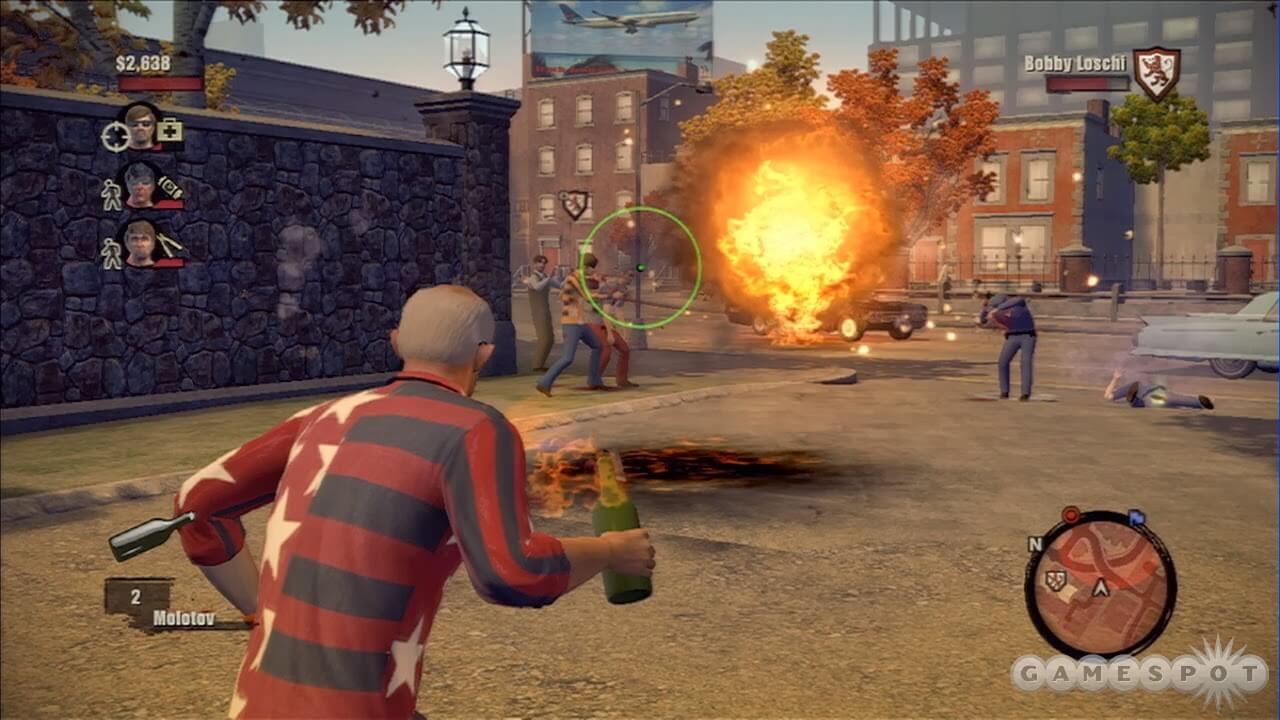
Task: Click the blue flag marker on minimap
Action: click(x=1135, y=518)
